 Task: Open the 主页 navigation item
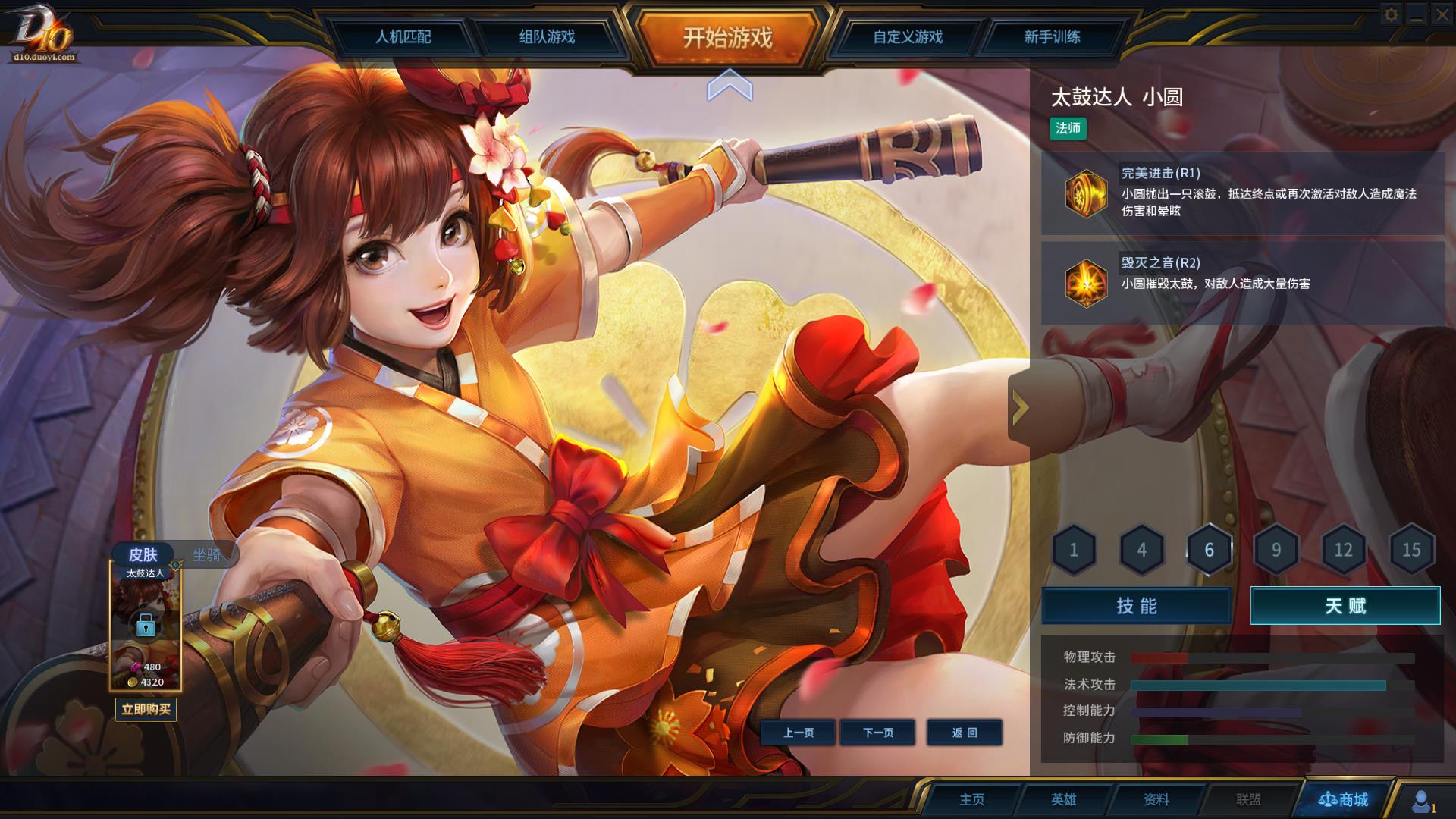tap(972, 799)
